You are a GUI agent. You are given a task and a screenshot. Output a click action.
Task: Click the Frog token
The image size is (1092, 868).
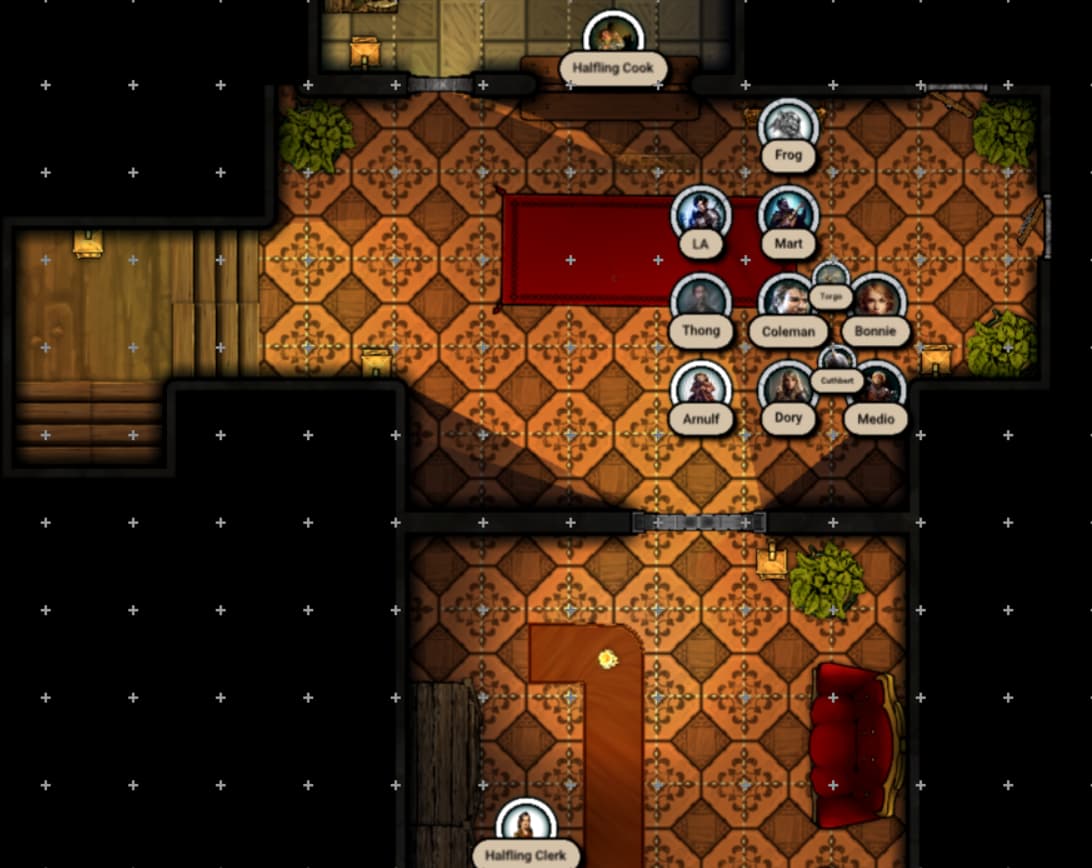788,126
